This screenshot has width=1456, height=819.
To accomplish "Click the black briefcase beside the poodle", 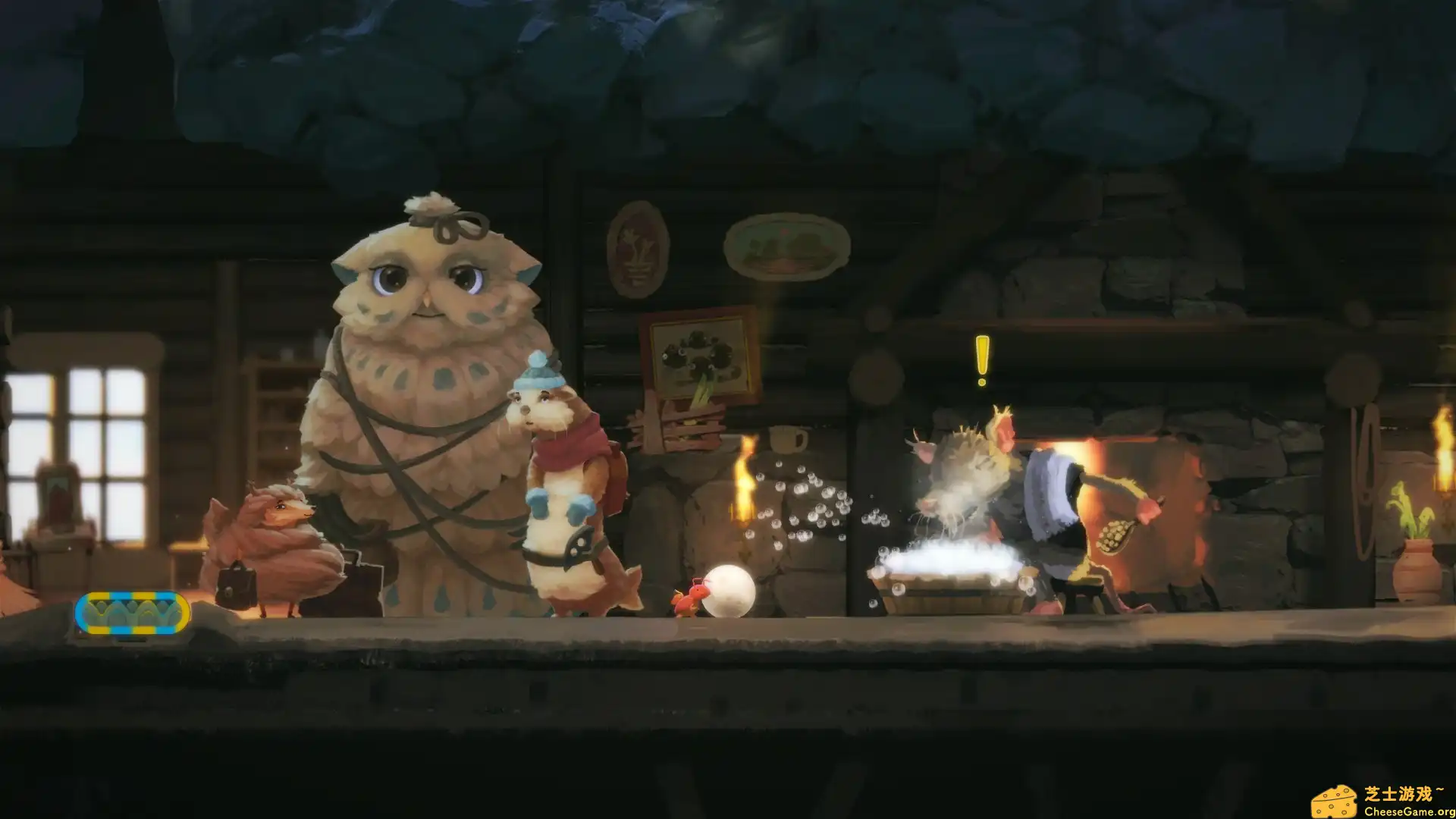I will (236, 588).
